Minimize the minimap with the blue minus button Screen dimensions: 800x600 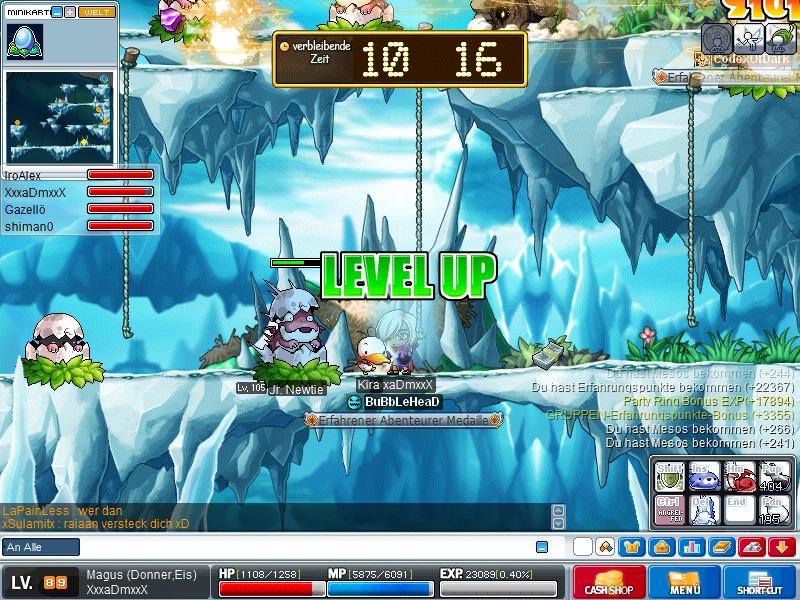point(57,12)
